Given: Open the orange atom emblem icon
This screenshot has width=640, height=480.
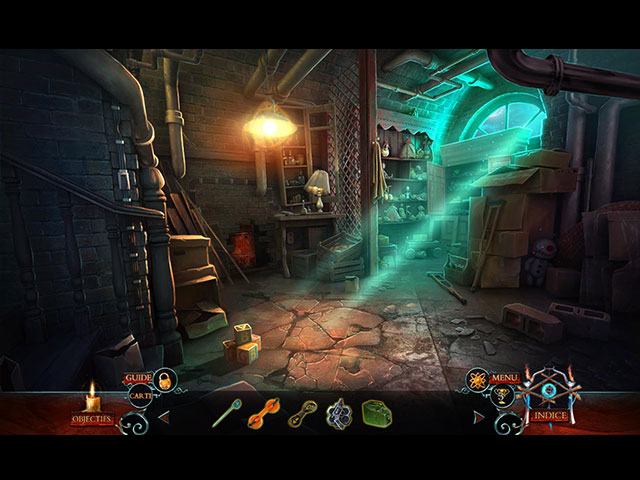Looking at the screenshot, I should (477, 380).
